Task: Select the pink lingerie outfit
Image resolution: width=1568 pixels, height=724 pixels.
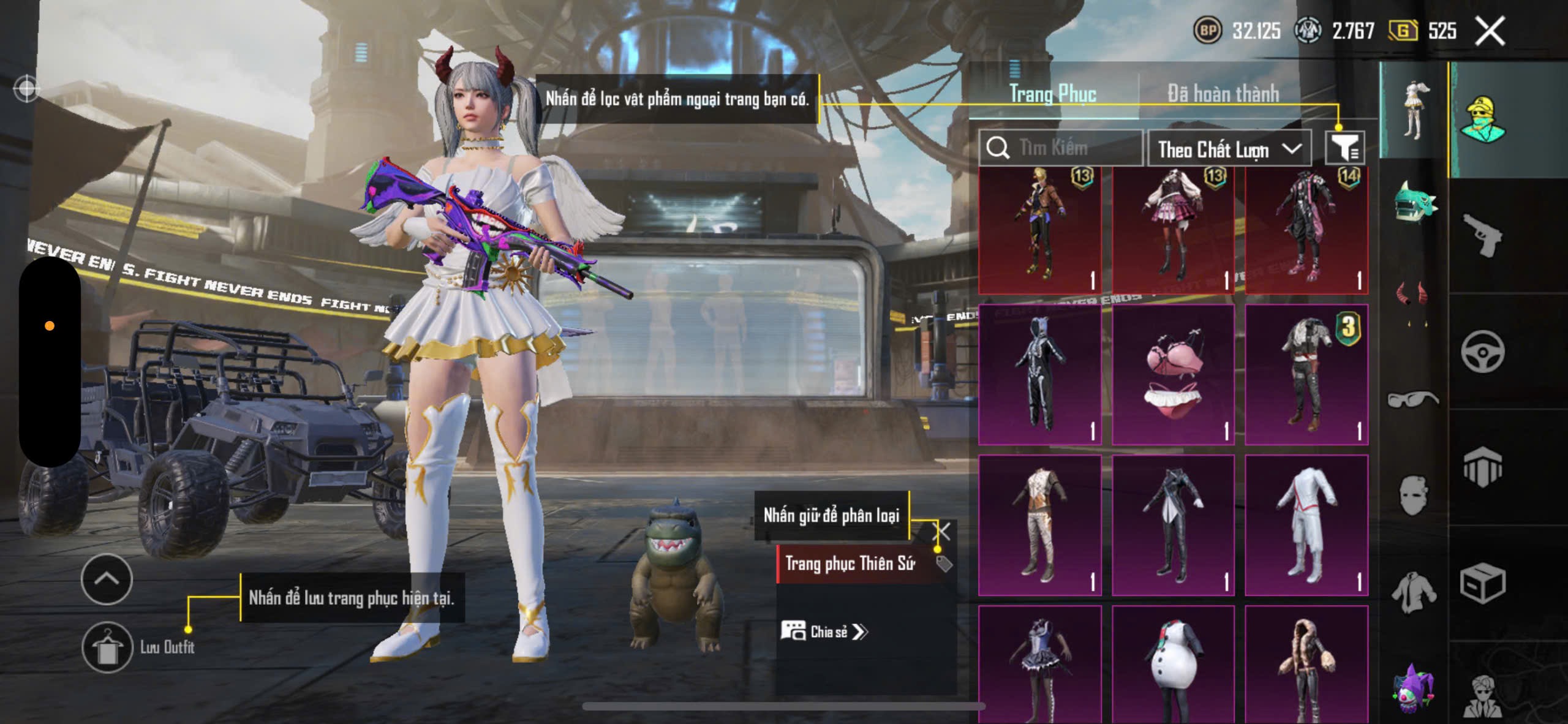Action: tap(1173, 375)
